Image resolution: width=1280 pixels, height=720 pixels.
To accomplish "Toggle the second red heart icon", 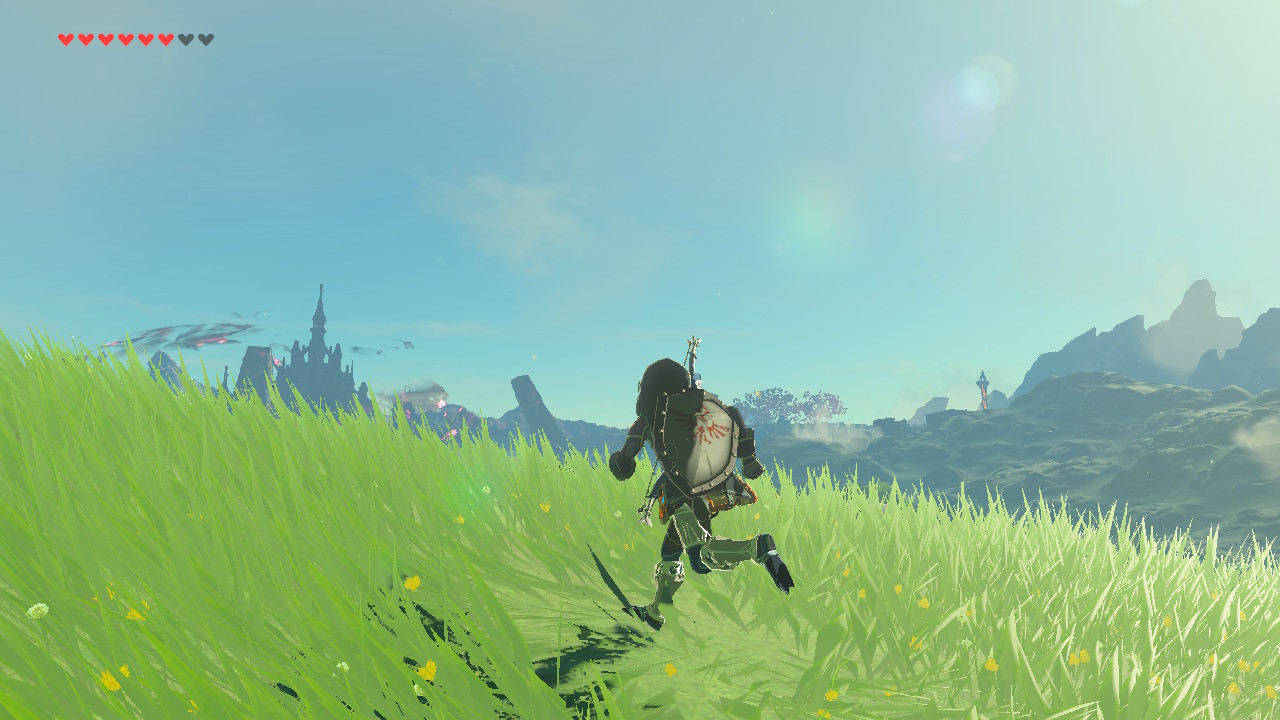I will click(86, 39).
